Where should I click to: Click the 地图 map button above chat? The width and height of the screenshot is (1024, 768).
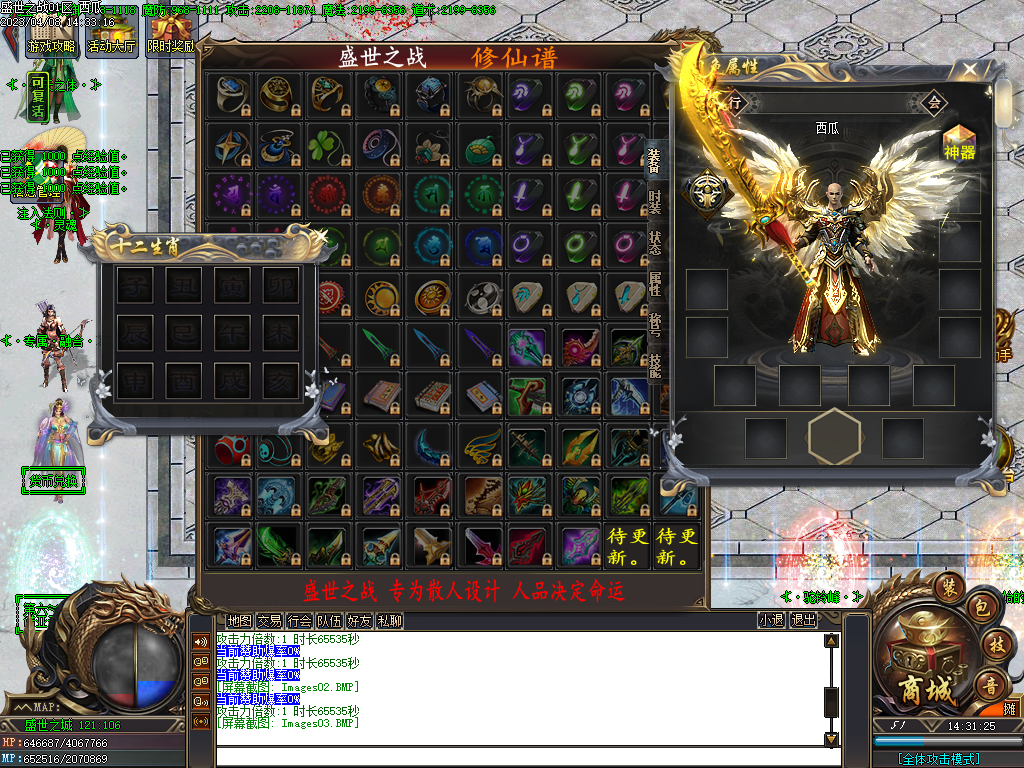point(239,621)
